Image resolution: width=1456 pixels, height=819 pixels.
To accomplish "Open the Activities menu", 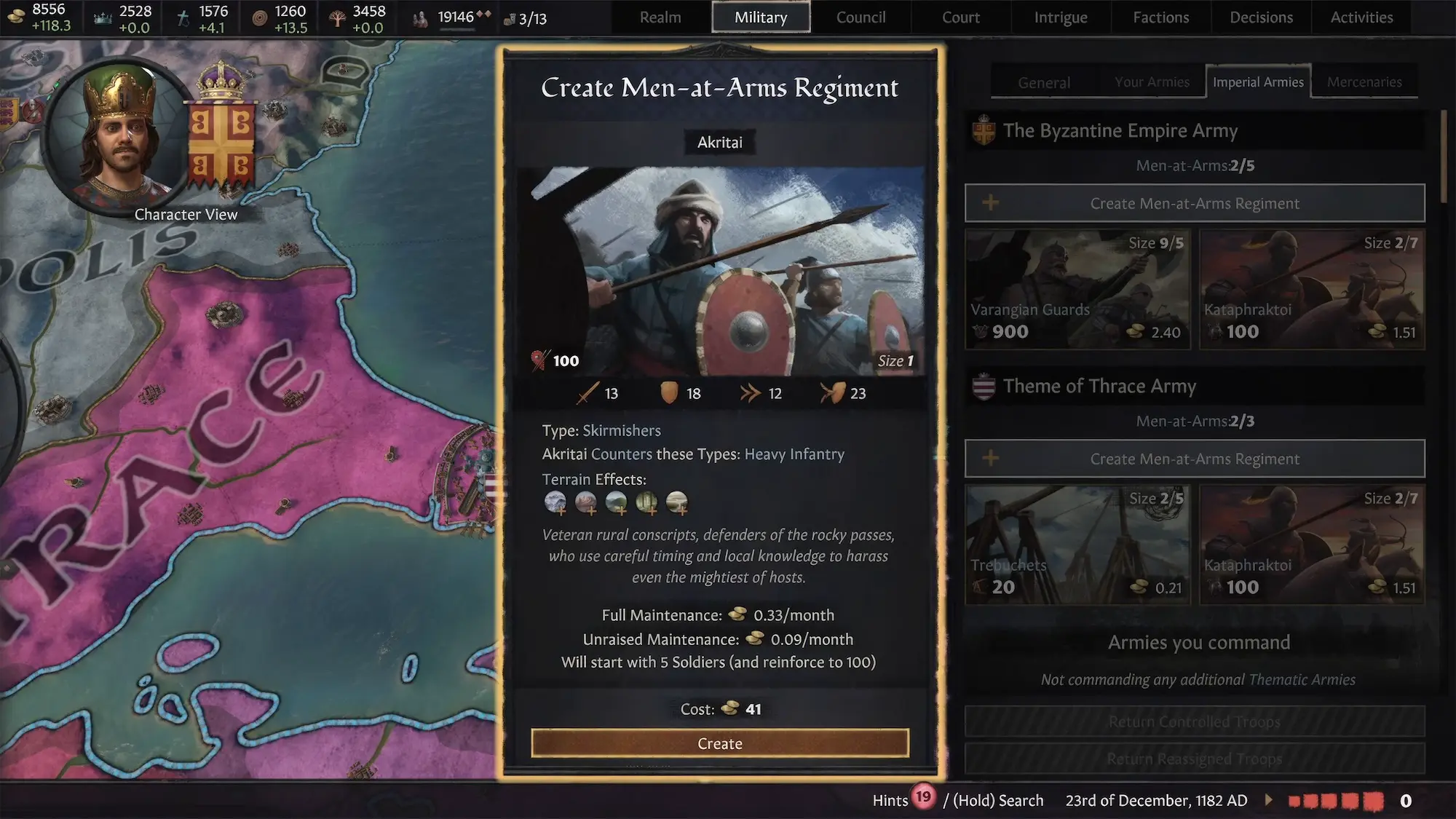I will point(1361,17).
